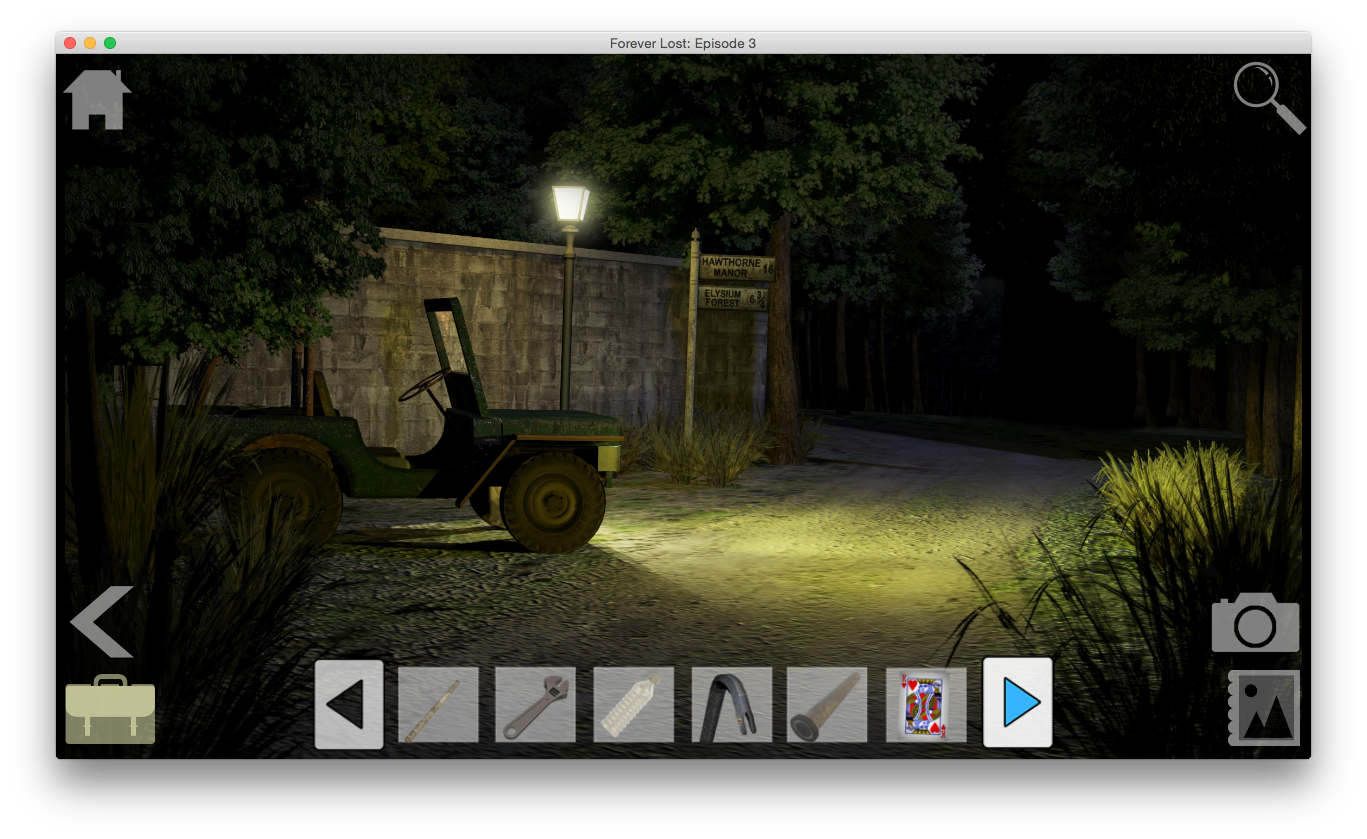Screen dimensions: 1367x839
Task: Go back using the left chevron arrow
Action: click(x=102, y=621)
